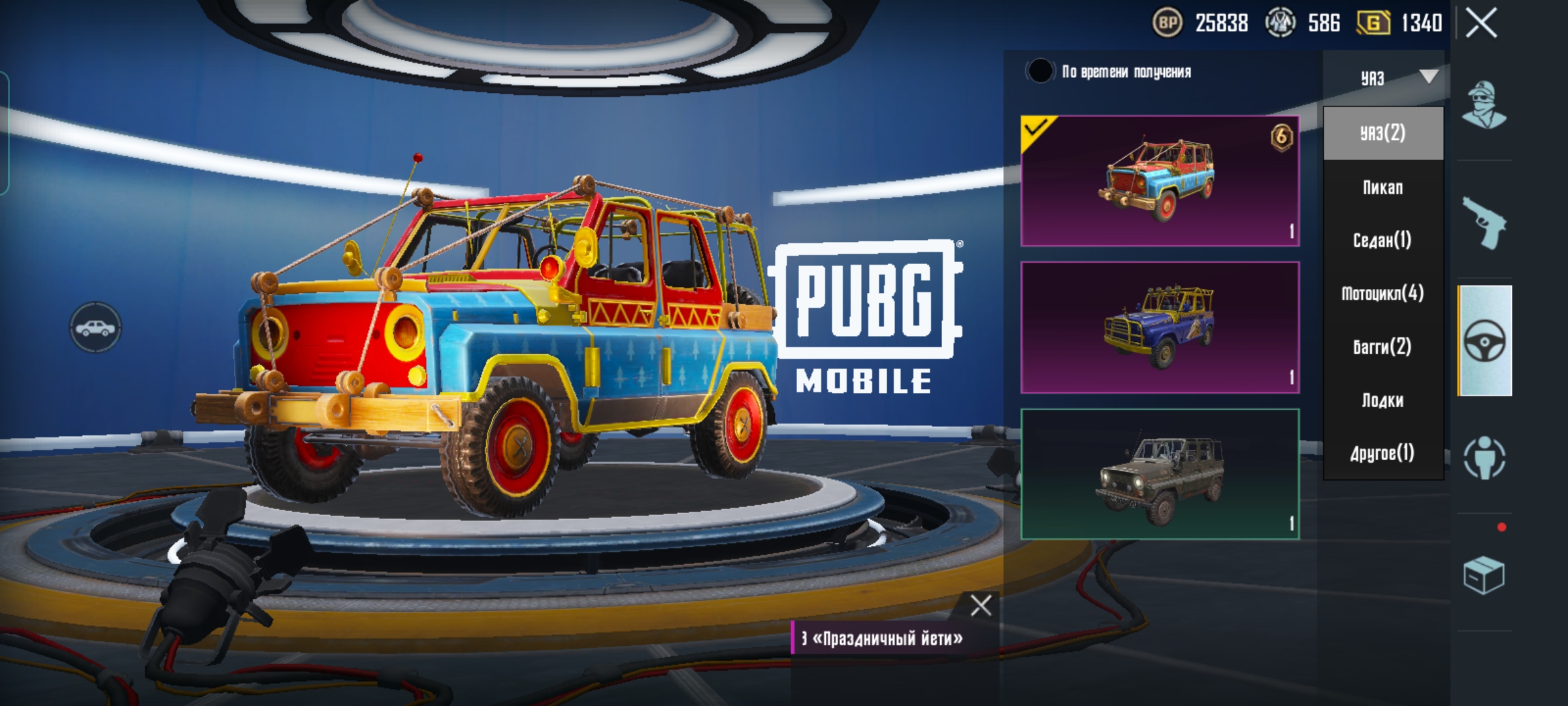Show the Багги(2) skins

coord(1382,346)
